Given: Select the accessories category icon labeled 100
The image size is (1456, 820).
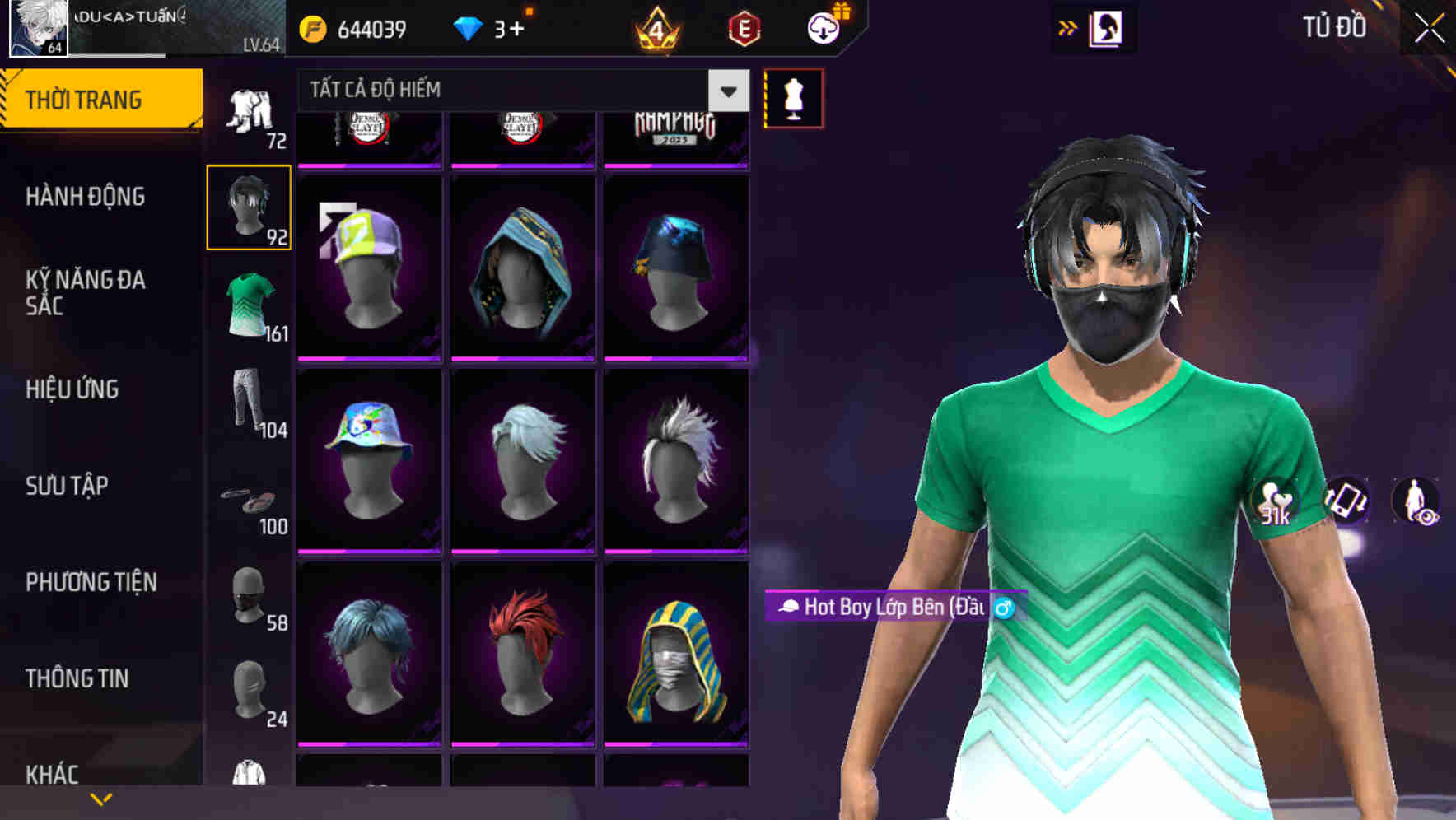Looking at the screenshot, I should click(247, 501).
